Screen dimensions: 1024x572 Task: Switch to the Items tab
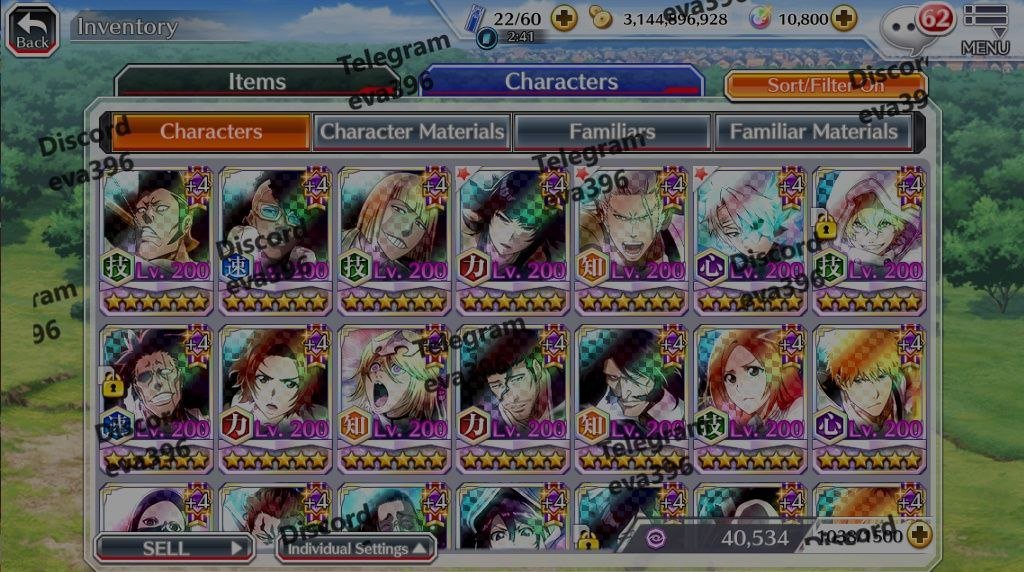[257, 82]
